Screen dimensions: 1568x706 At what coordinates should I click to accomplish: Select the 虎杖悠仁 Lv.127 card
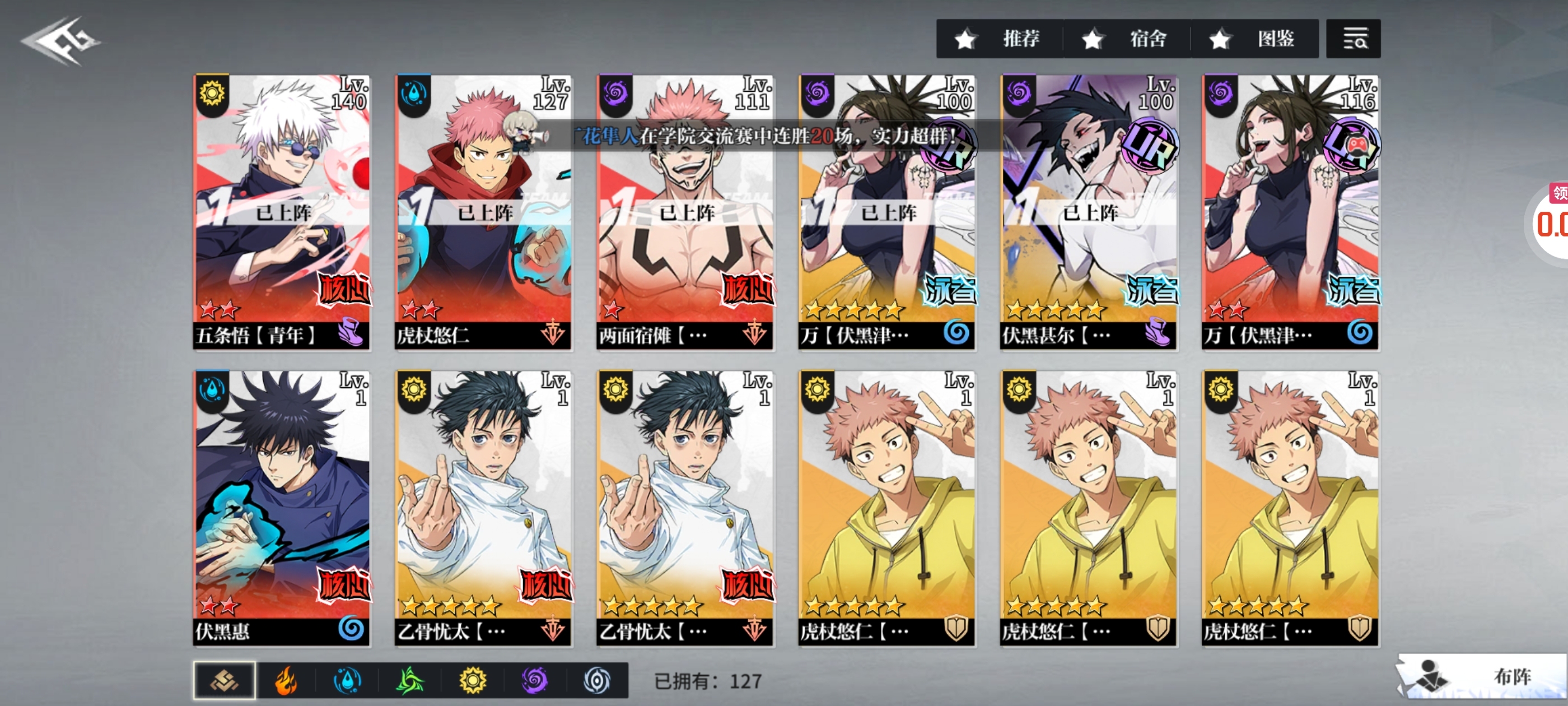point(483,212)
